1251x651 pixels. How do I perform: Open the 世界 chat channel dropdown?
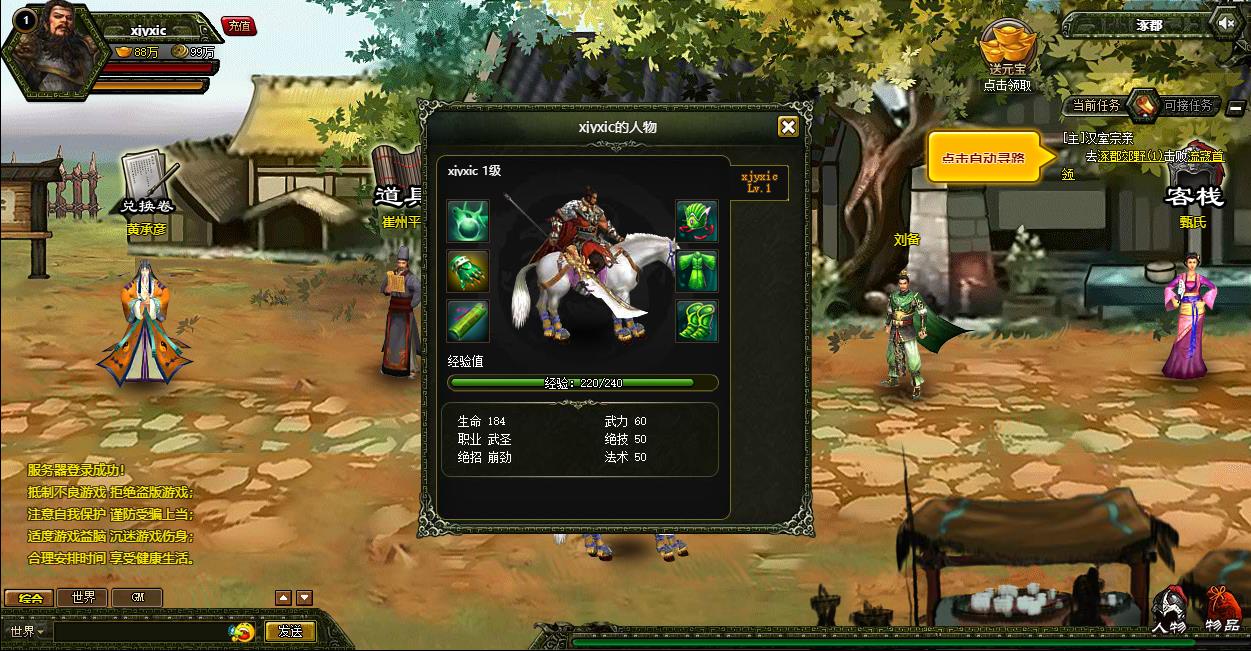[x=27, y=631]
